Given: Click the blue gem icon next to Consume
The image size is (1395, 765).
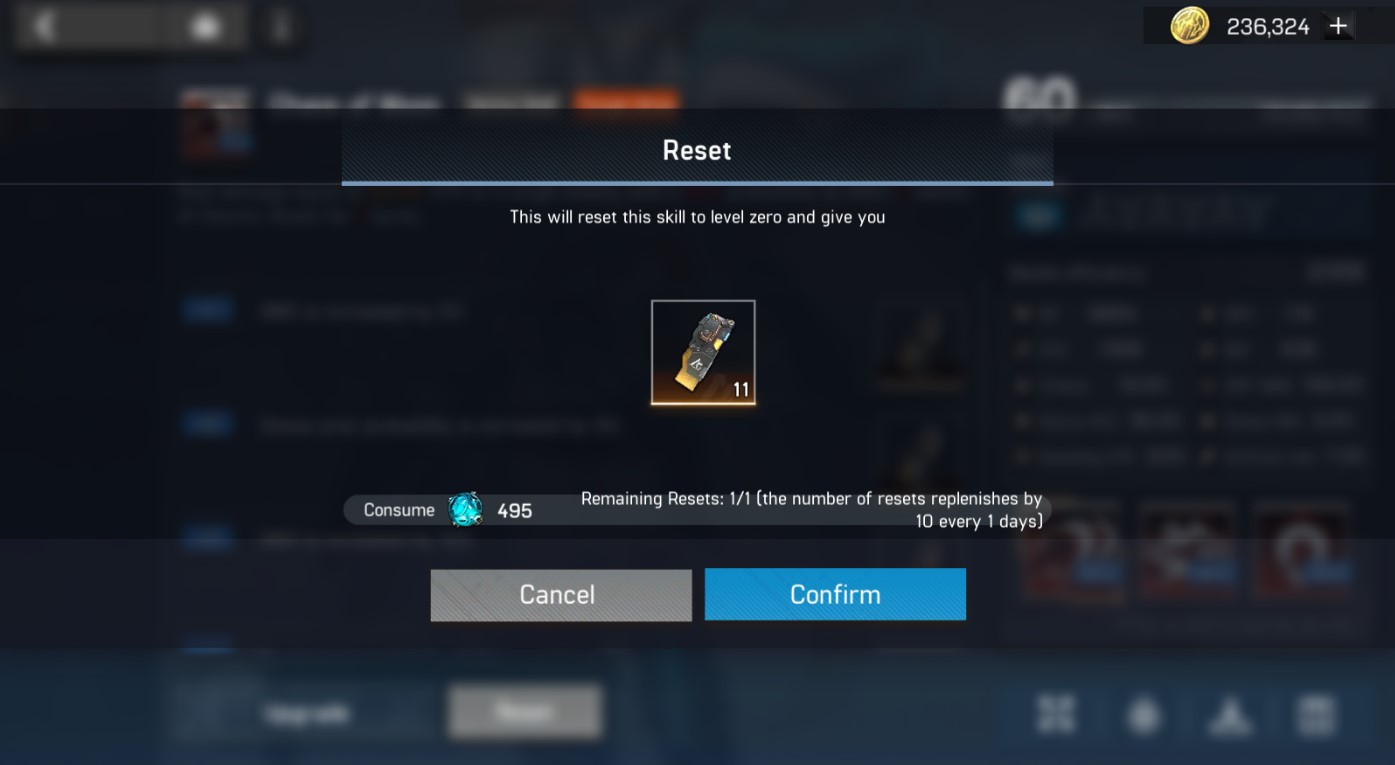Looking at the screenshot, I should pyautogui.click(x=463, y=509).
